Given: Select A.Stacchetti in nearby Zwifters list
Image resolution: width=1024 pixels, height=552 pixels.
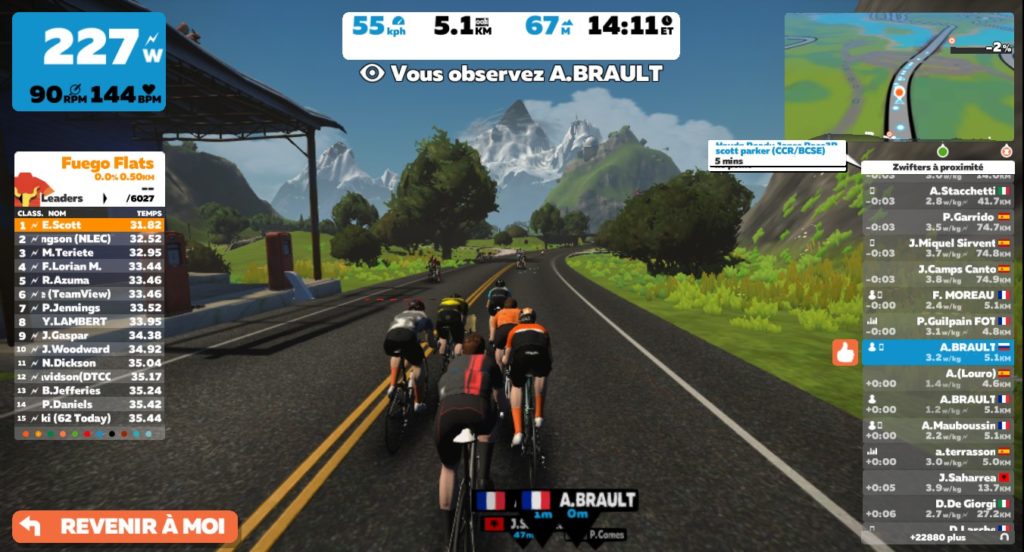Looking at the screenshot, I should [x=938, y=196].
